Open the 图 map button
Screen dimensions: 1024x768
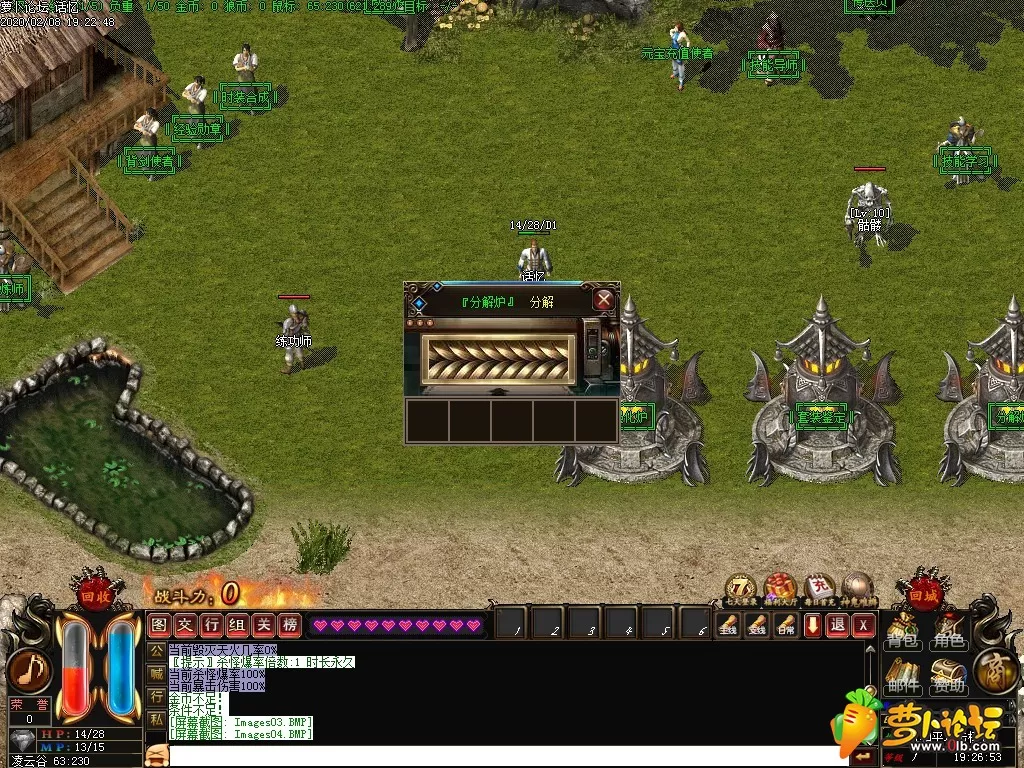coord(159,625)
